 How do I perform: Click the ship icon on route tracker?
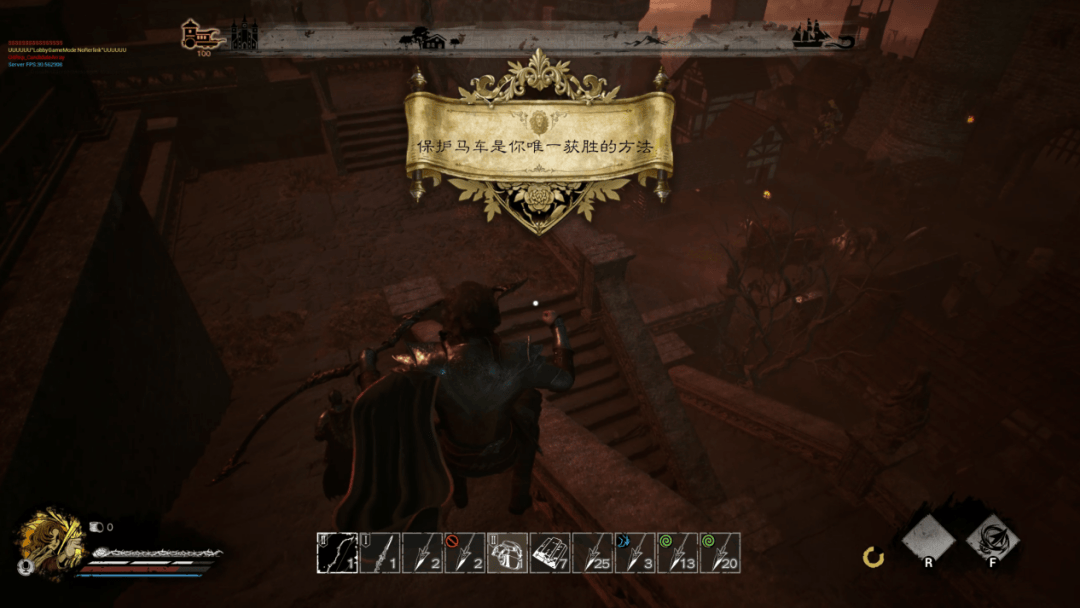point(813,35)
